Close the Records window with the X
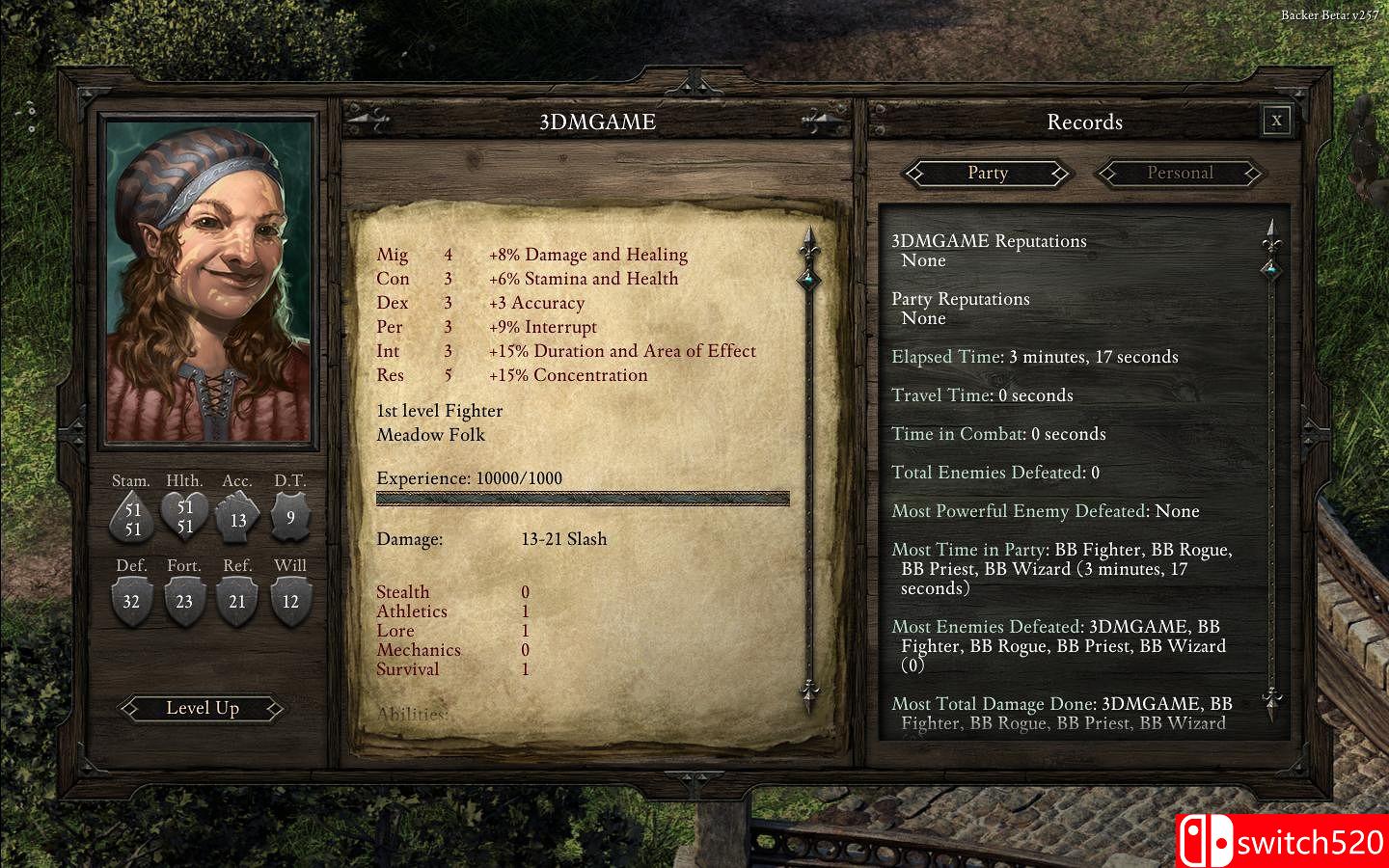Viewport: 1389px width, 868px height. tap(1276, 121)
